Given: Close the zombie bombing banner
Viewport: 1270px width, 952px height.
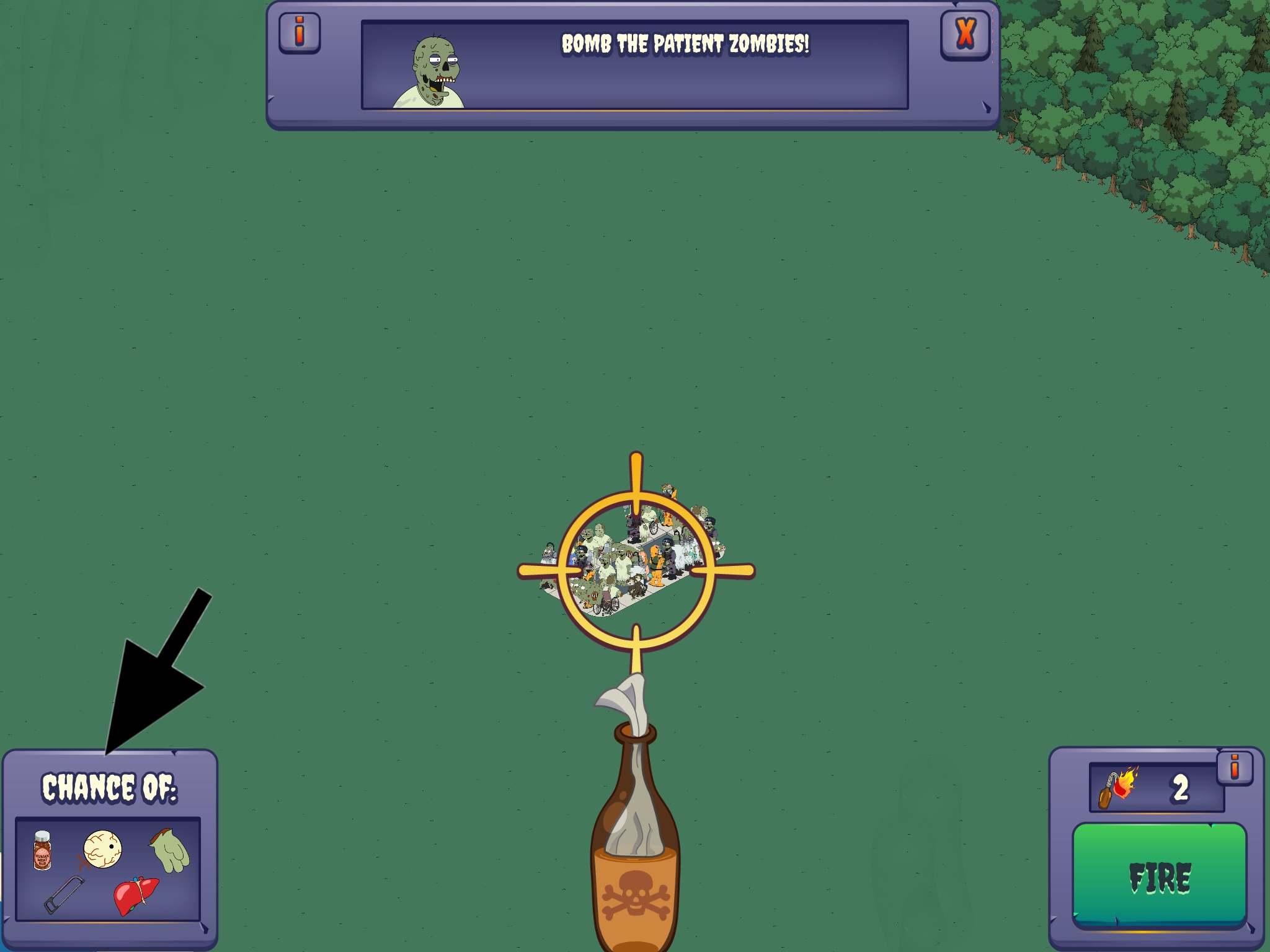Looking at the screenshot, I should [965, 34].
